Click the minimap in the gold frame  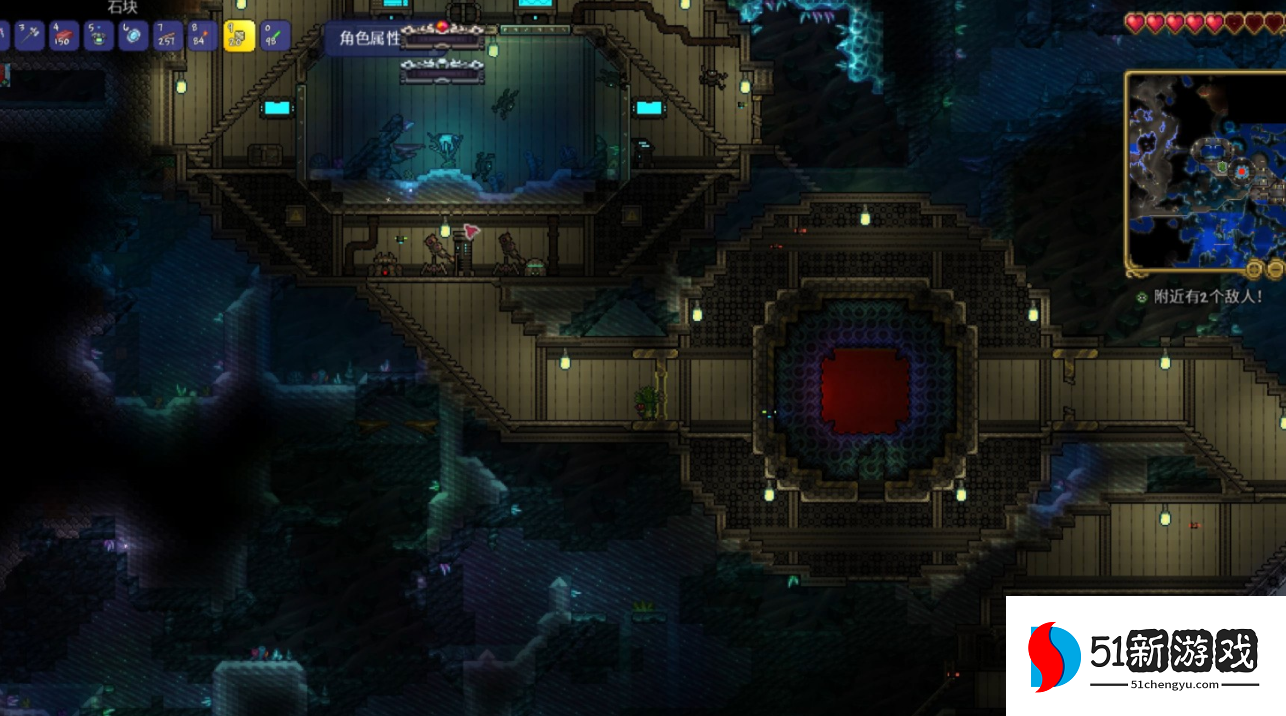[x=1206, y=170]
